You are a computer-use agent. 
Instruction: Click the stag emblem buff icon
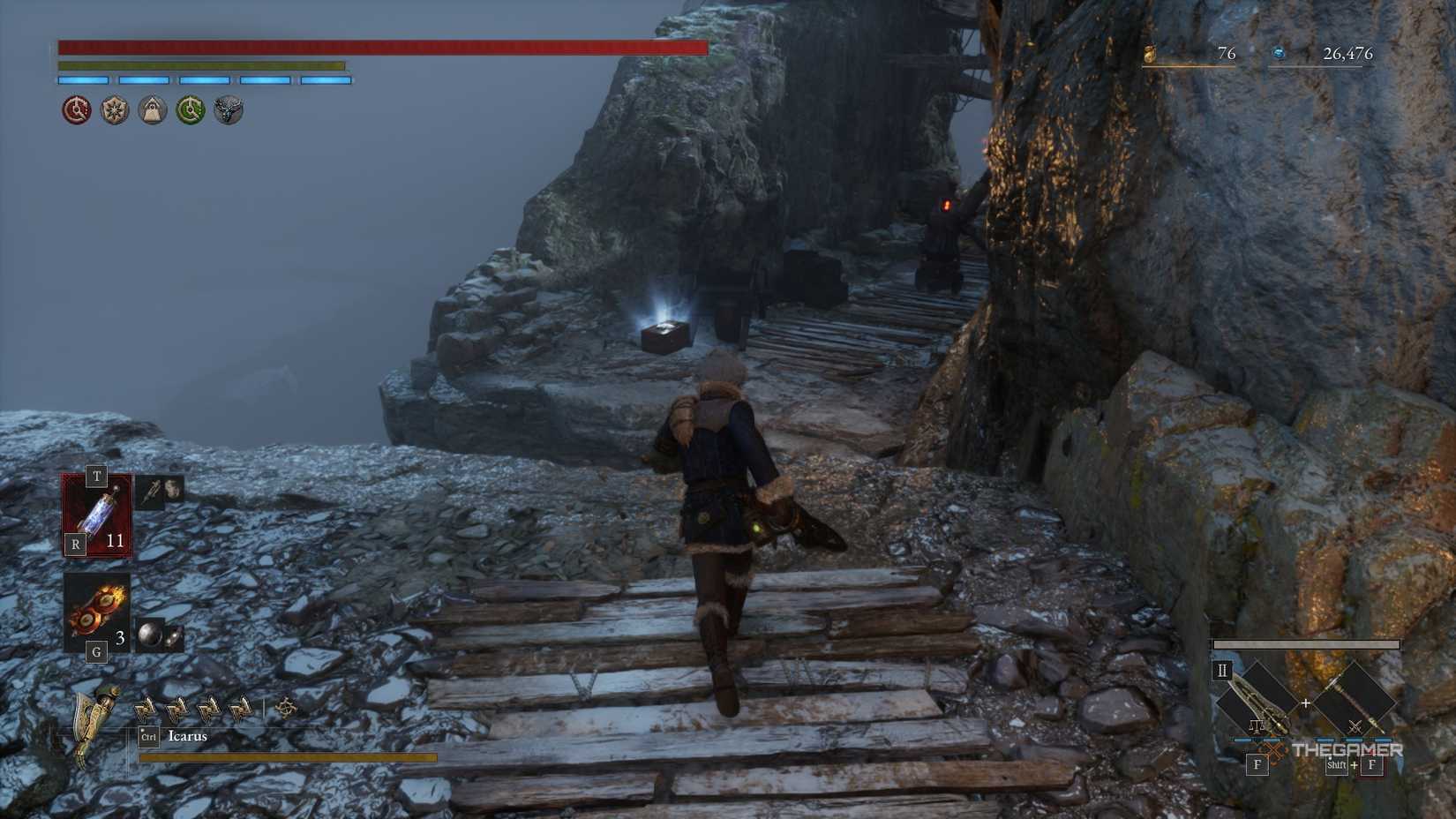[x=229, y=110]
